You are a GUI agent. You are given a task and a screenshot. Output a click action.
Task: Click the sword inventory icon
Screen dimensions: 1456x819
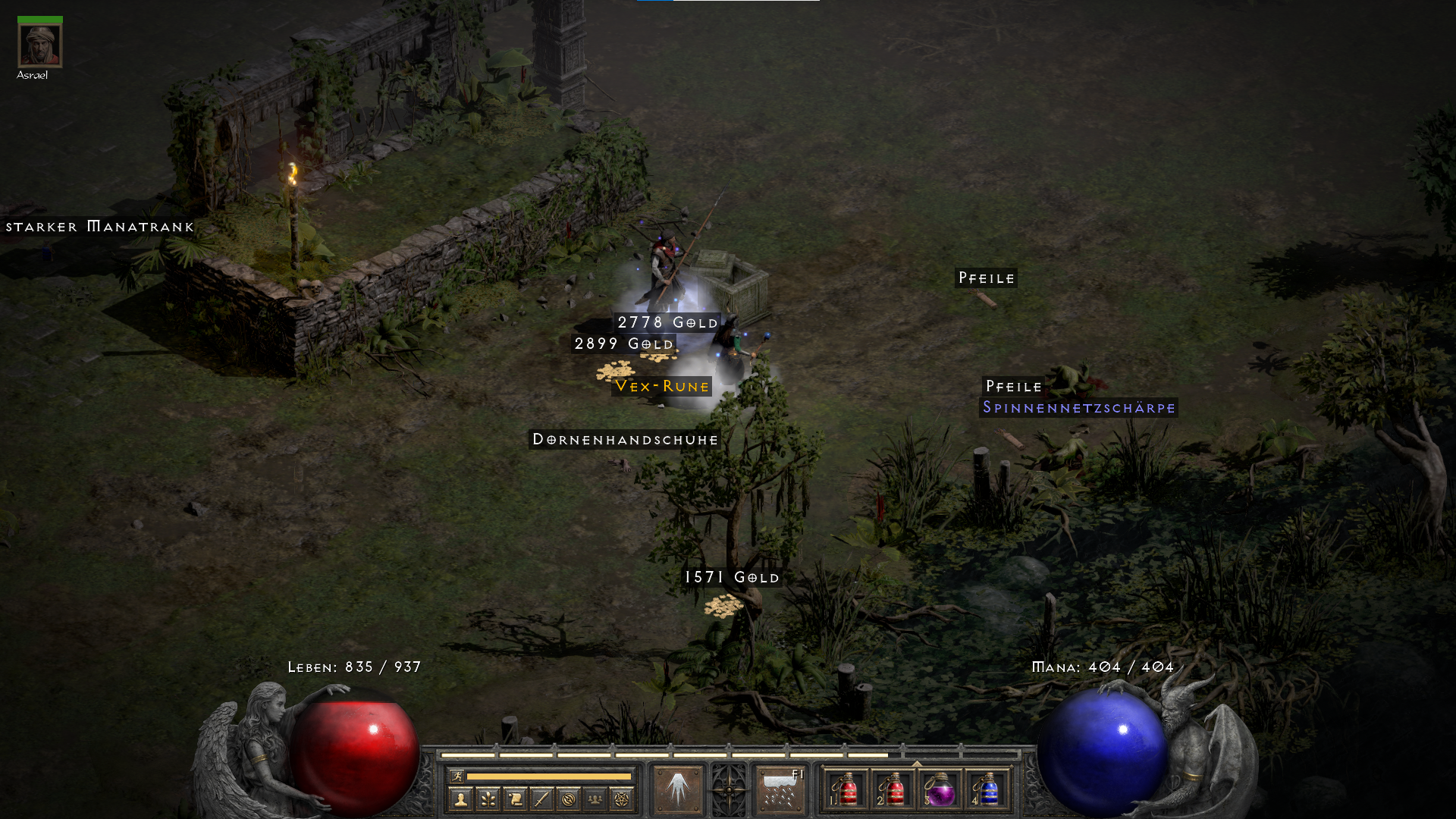coord(541,798)
